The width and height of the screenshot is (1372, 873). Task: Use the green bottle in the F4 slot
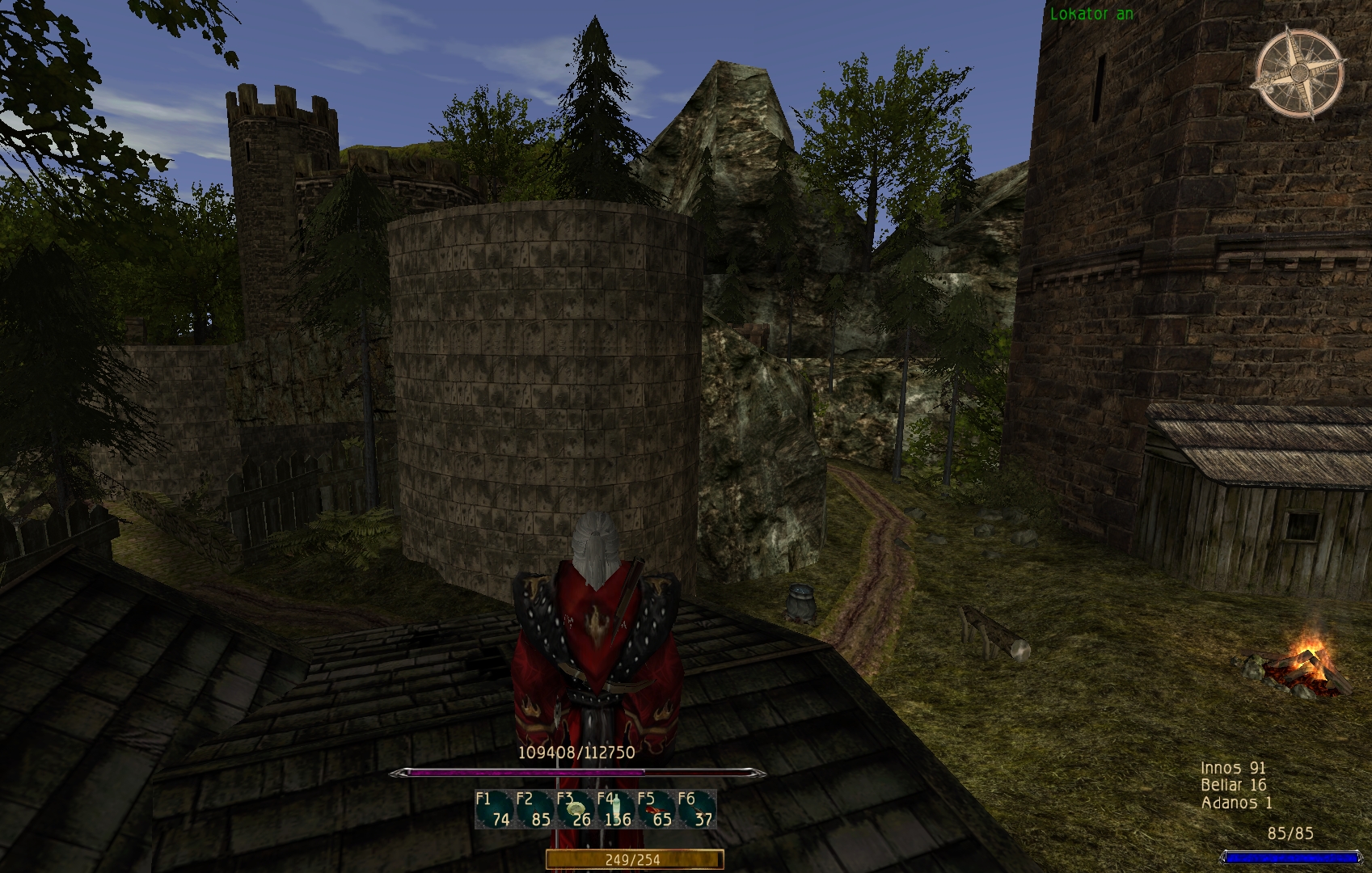tap(615, 809)
